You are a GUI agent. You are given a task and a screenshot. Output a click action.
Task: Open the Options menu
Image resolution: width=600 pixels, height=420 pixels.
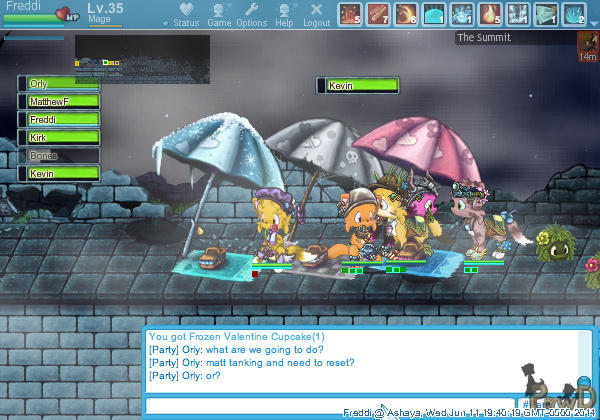coord(251,14)
